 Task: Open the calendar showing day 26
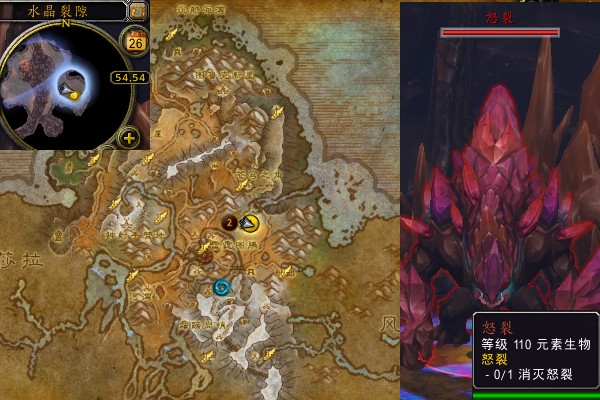[x=132, y=41]
